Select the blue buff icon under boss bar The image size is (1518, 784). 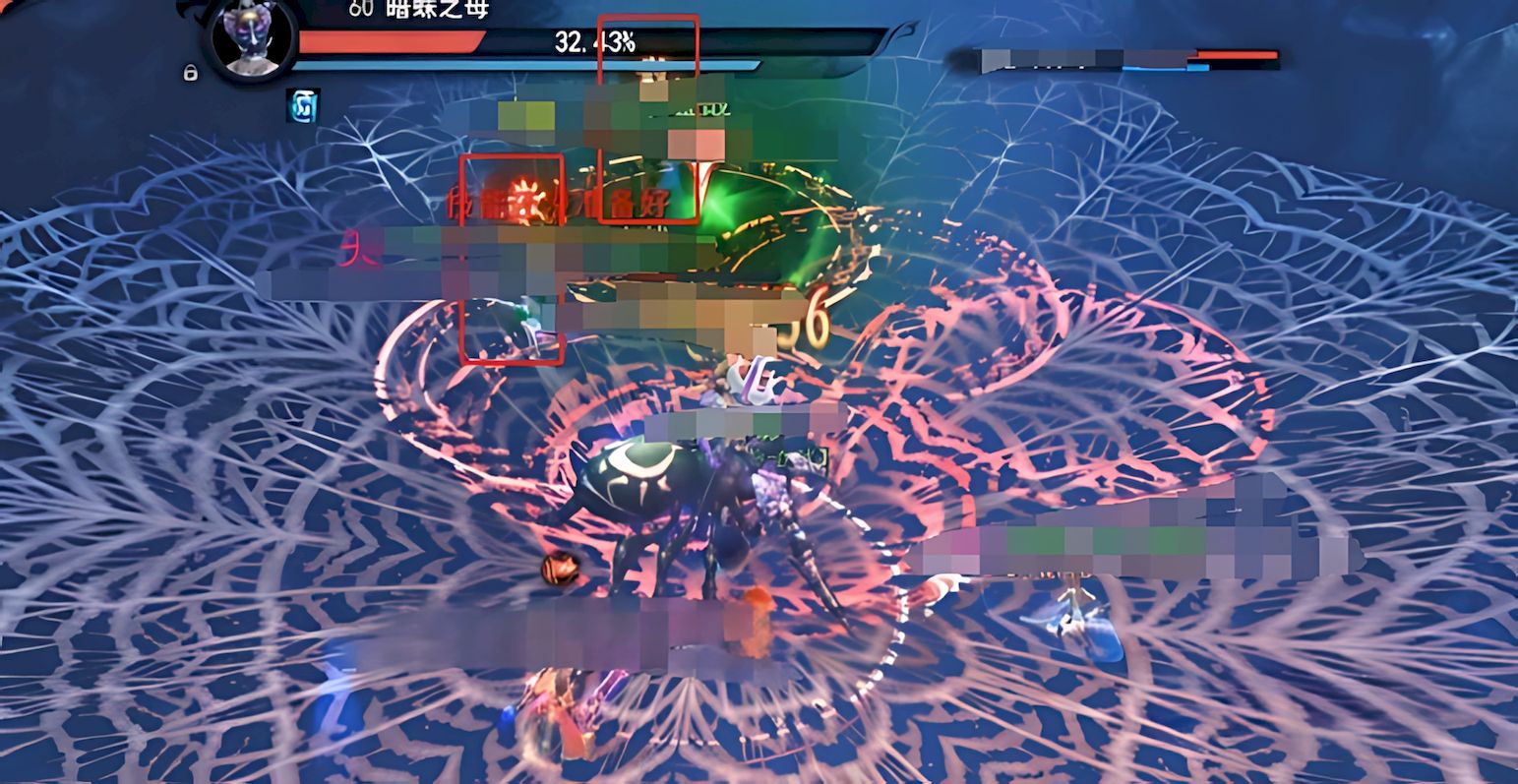tap(302, 106)
